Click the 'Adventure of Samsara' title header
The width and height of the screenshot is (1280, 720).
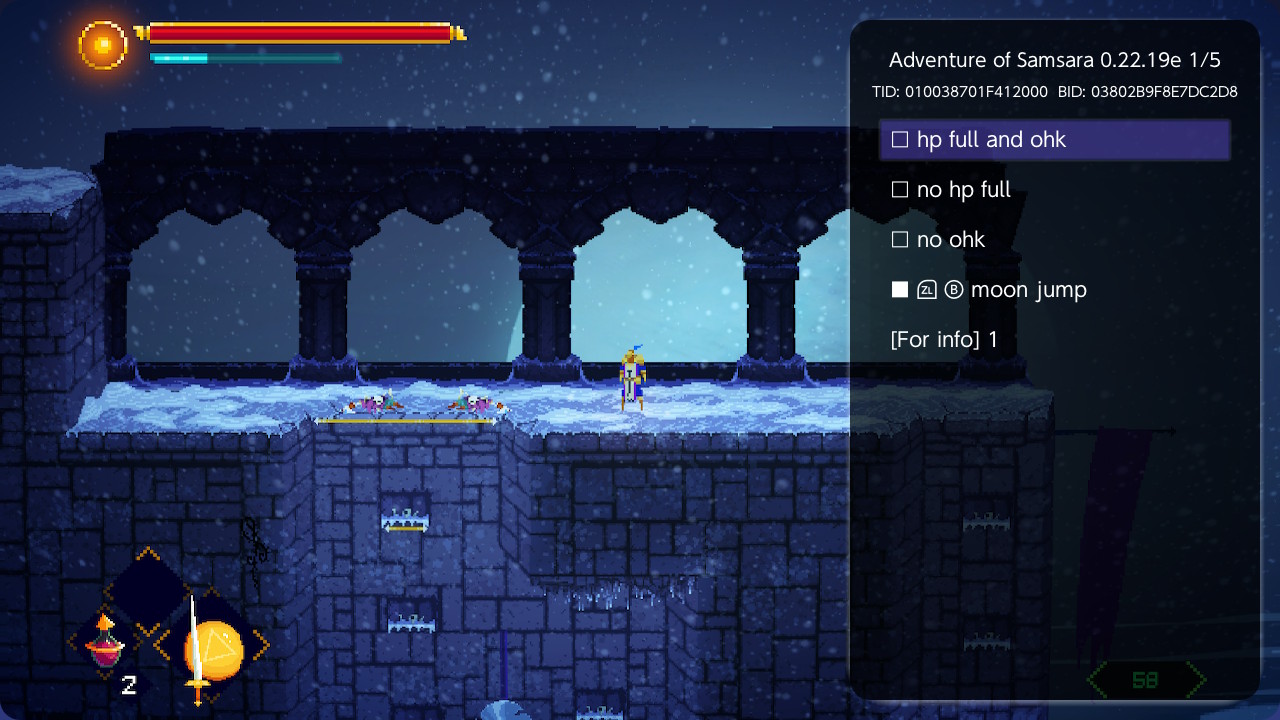coord(1055,59)
